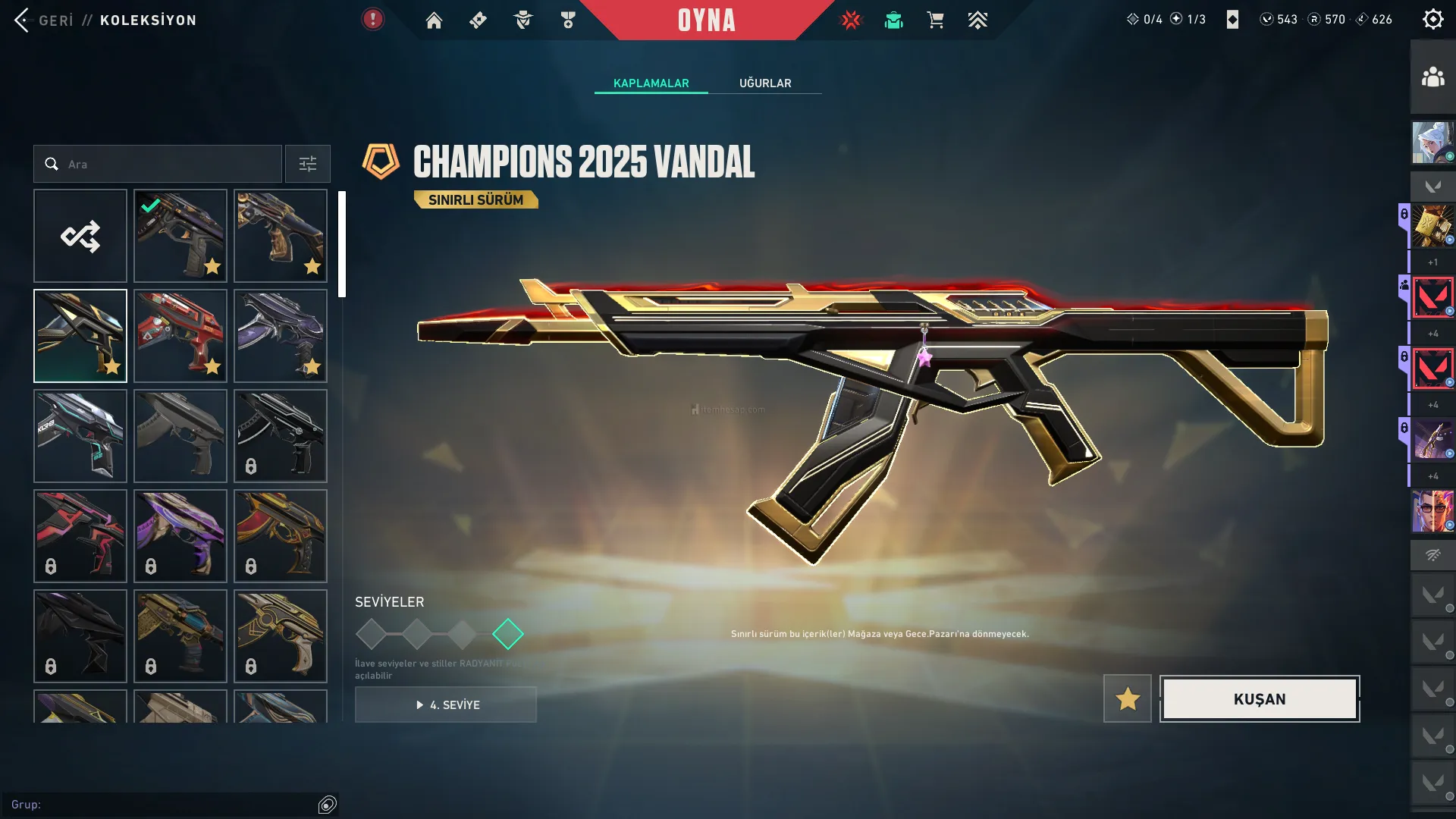The width and height of the screenshot is (1456, 819).
Task: Start matchmaking with OYNA button
Action: (706, 20)
